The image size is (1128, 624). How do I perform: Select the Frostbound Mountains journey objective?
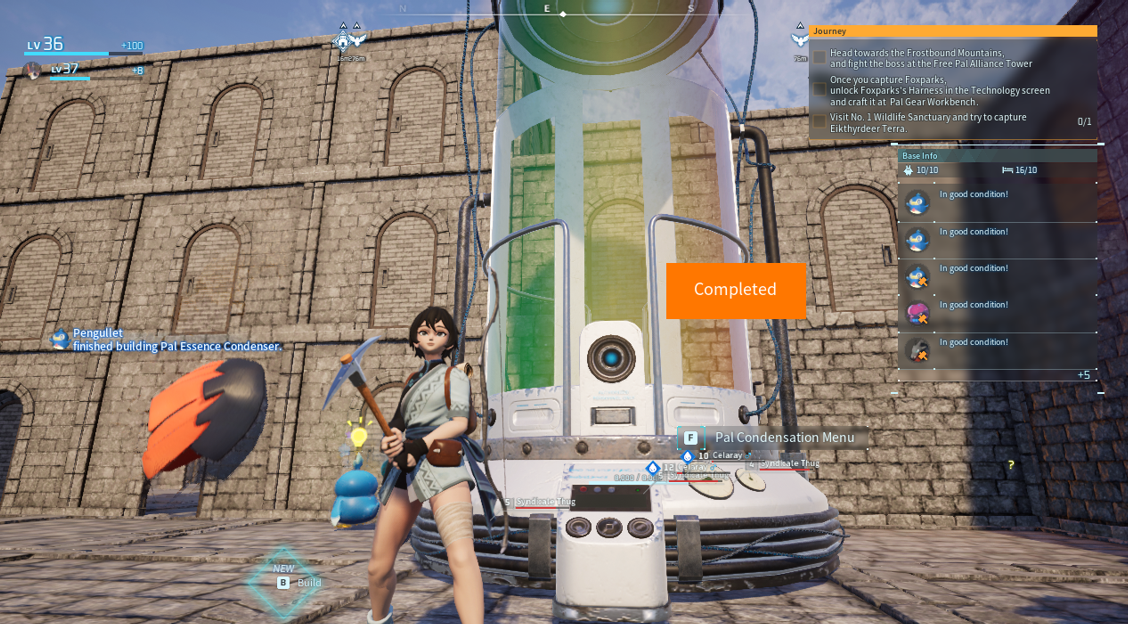pyautogui.click(x=930, y=58)
